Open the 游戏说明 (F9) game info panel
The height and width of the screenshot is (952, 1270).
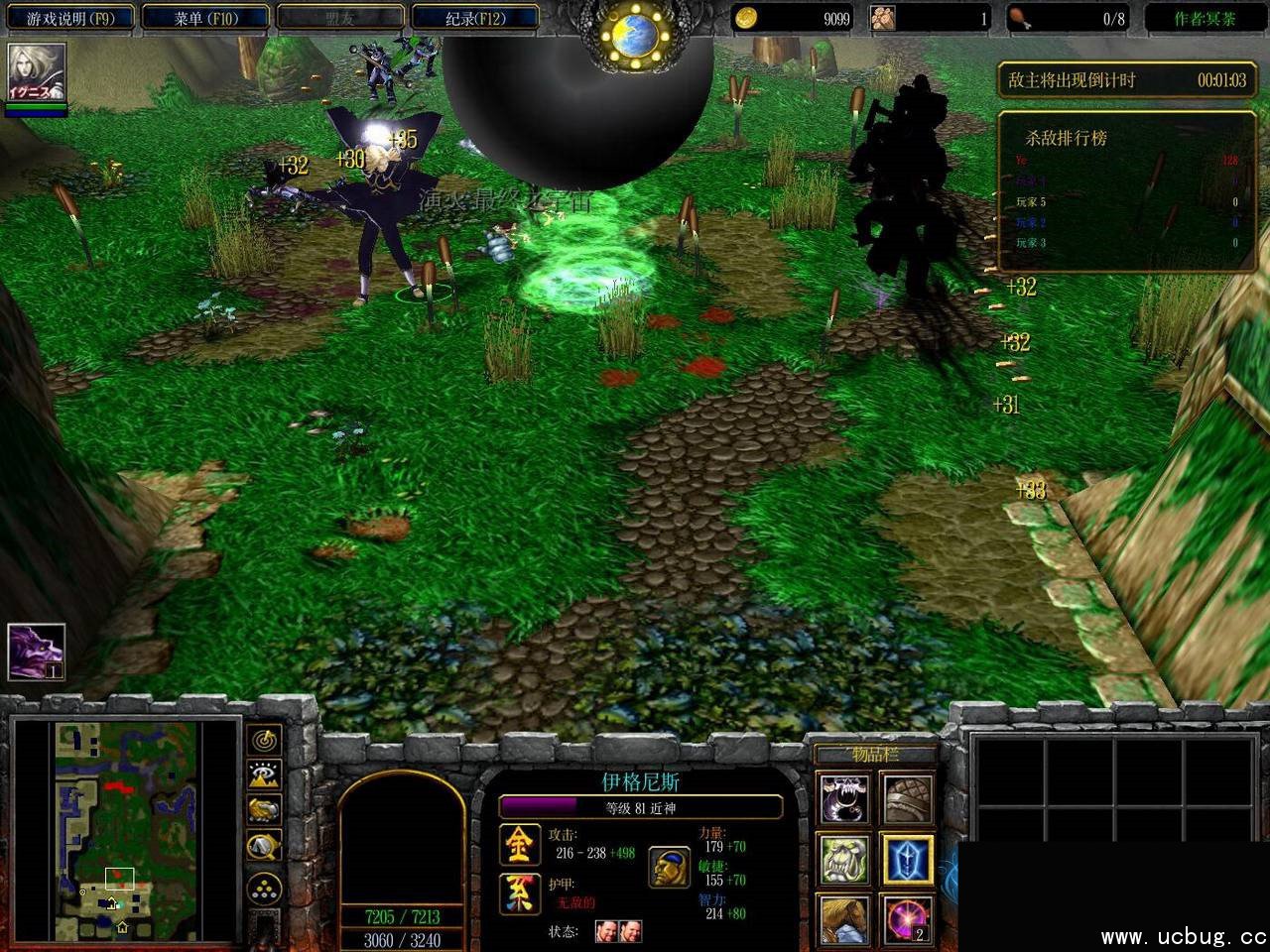click(69, 18)
